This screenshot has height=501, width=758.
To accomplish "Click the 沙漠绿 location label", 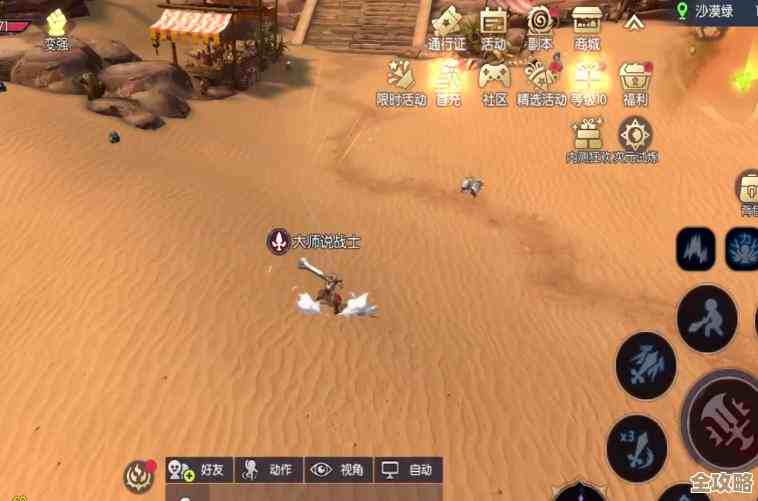I will pos(714,11).
